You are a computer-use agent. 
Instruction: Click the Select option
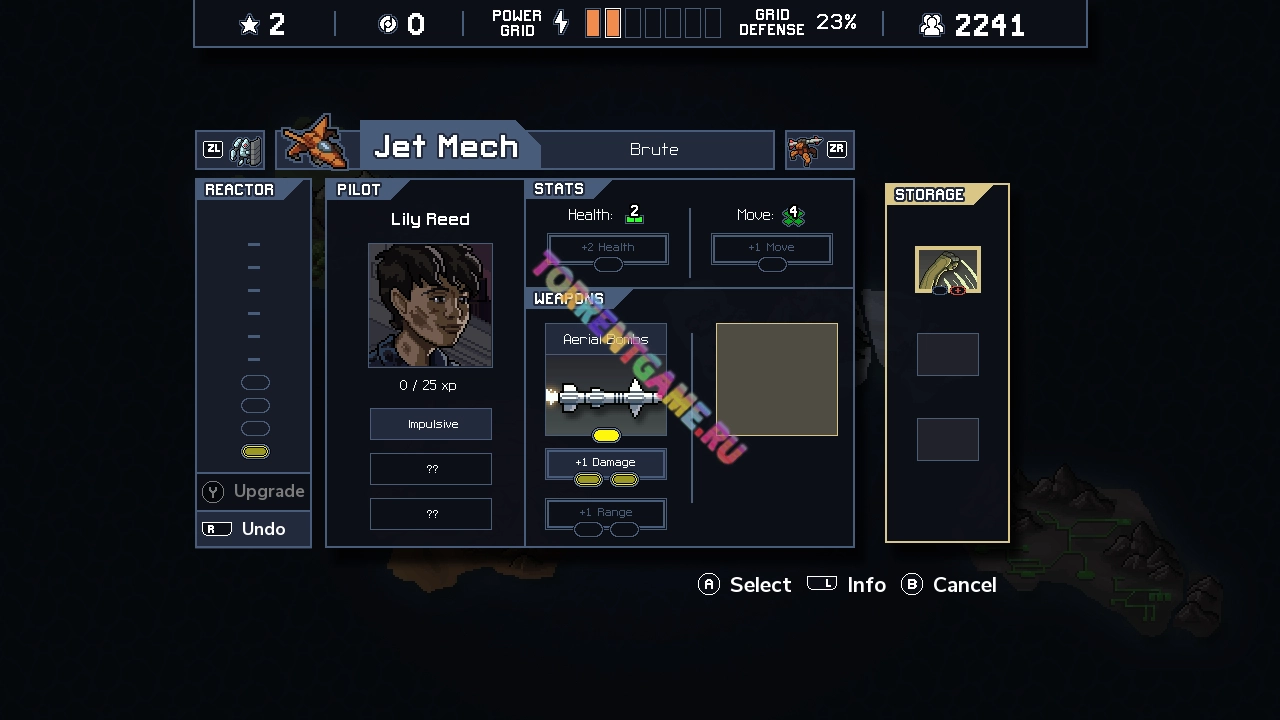745,585
